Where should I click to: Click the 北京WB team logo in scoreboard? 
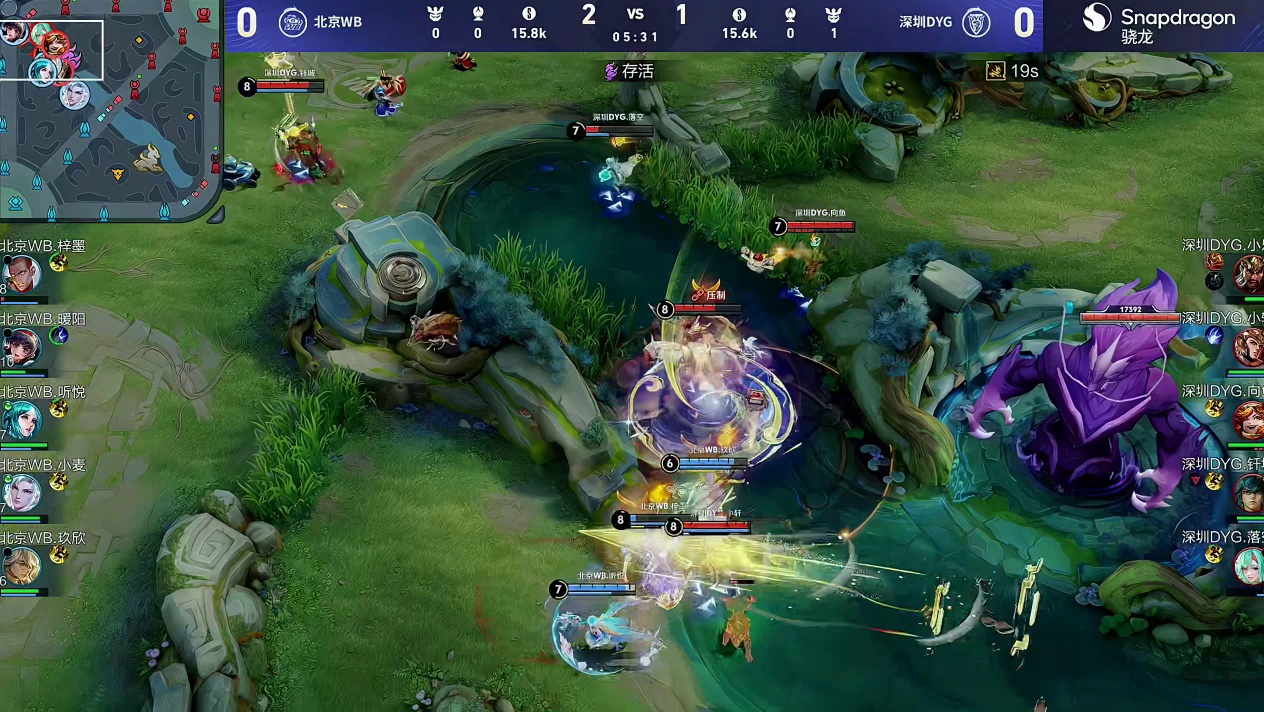[292, 22]
